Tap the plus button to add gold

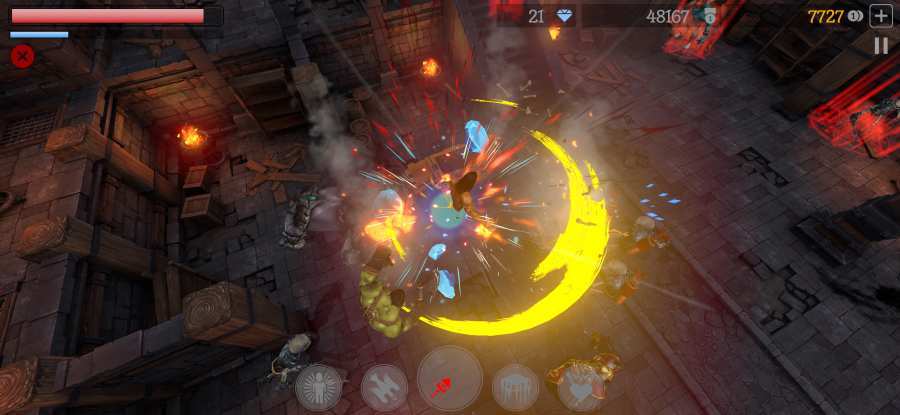[x=881, y=15]
